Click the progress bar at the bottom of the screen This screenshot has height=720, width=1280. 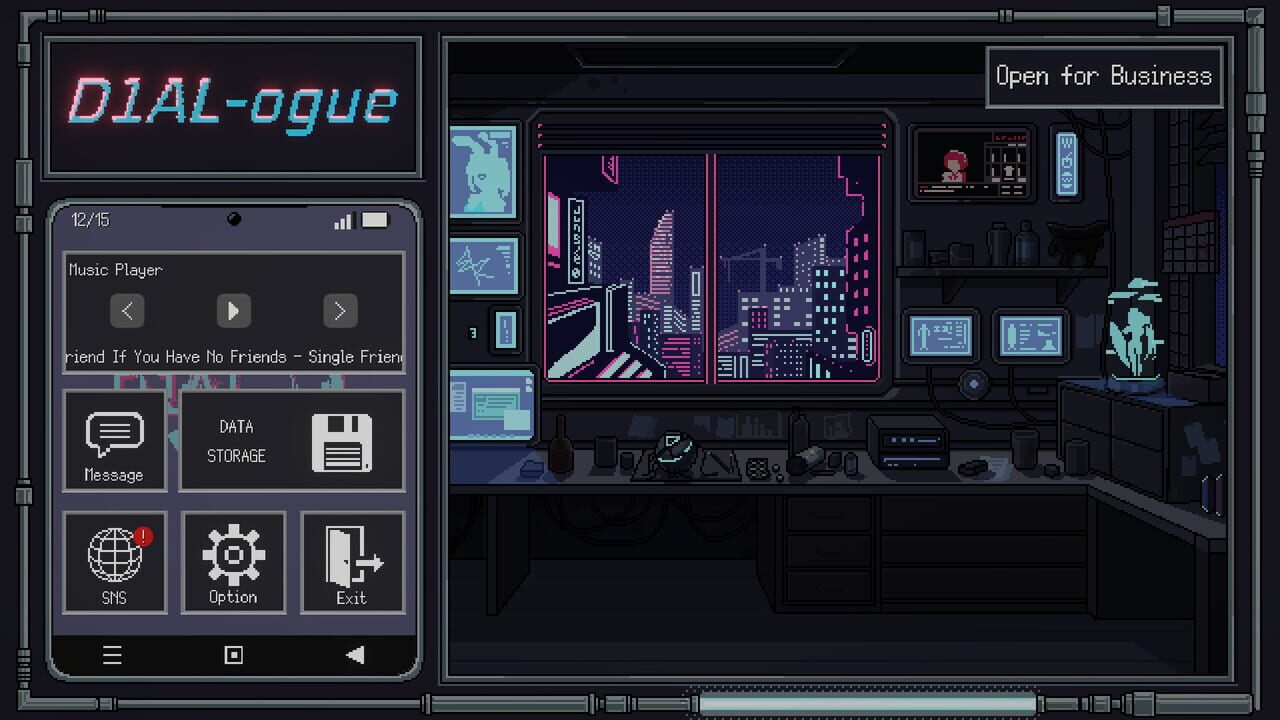tap(863, 703)
